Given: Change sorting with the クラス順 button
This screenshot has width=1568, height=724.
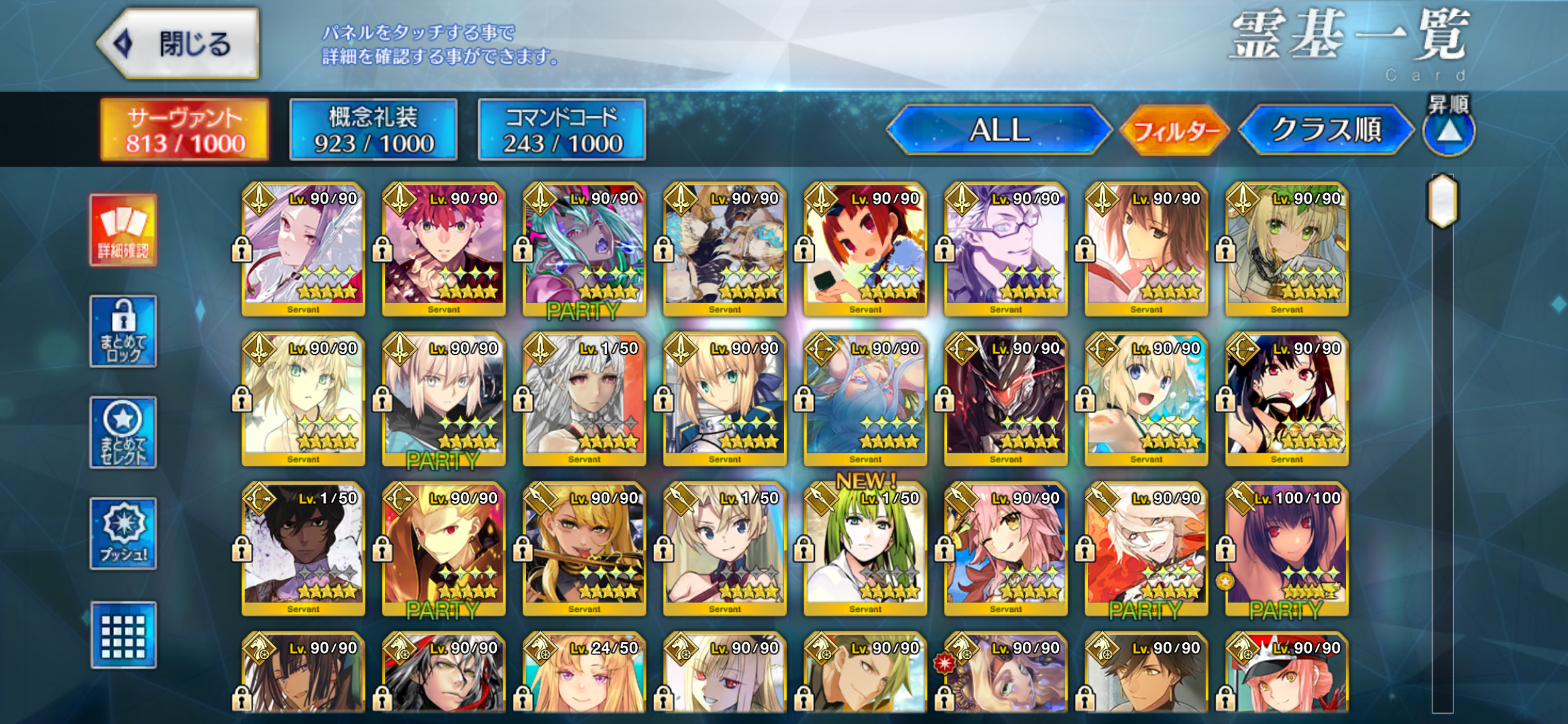Looking at the screenshot, I should click(x=1326, y=130).
